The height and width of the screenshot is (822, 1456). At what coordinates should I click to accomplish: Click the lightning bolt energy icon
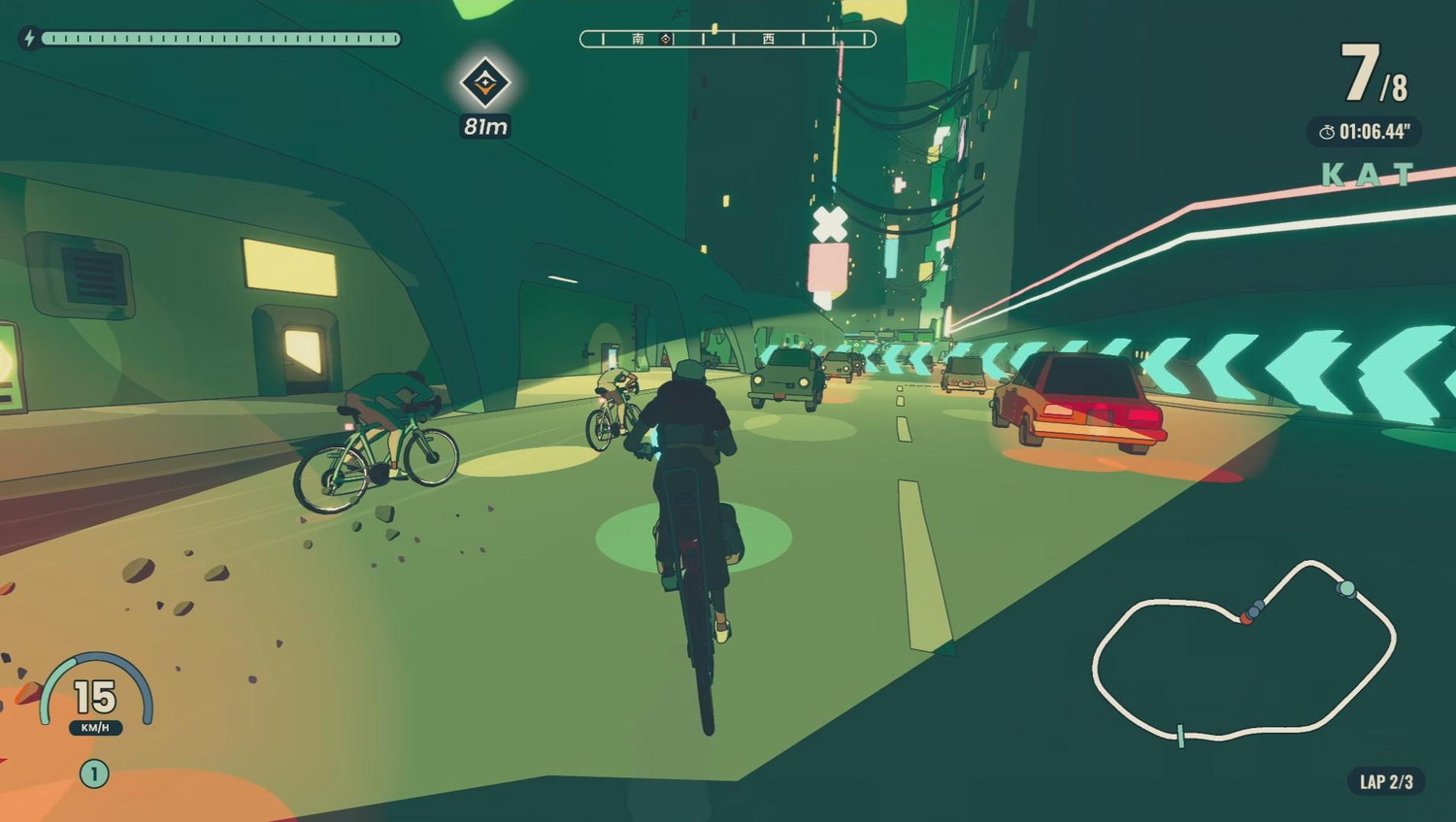point(28,39)
